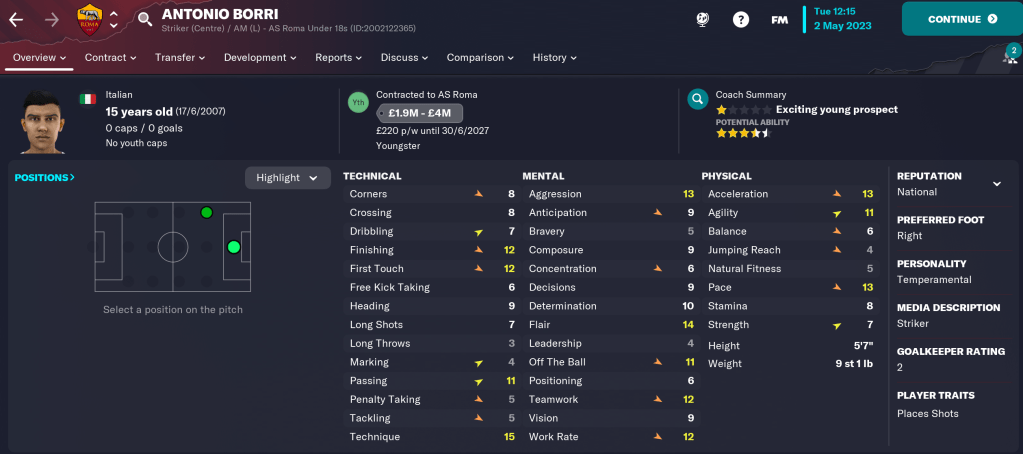Open the Development menu
Image resolution: width=1023 pixels, height=454 pixels.
pyautogui.click(x=260, y=58)
